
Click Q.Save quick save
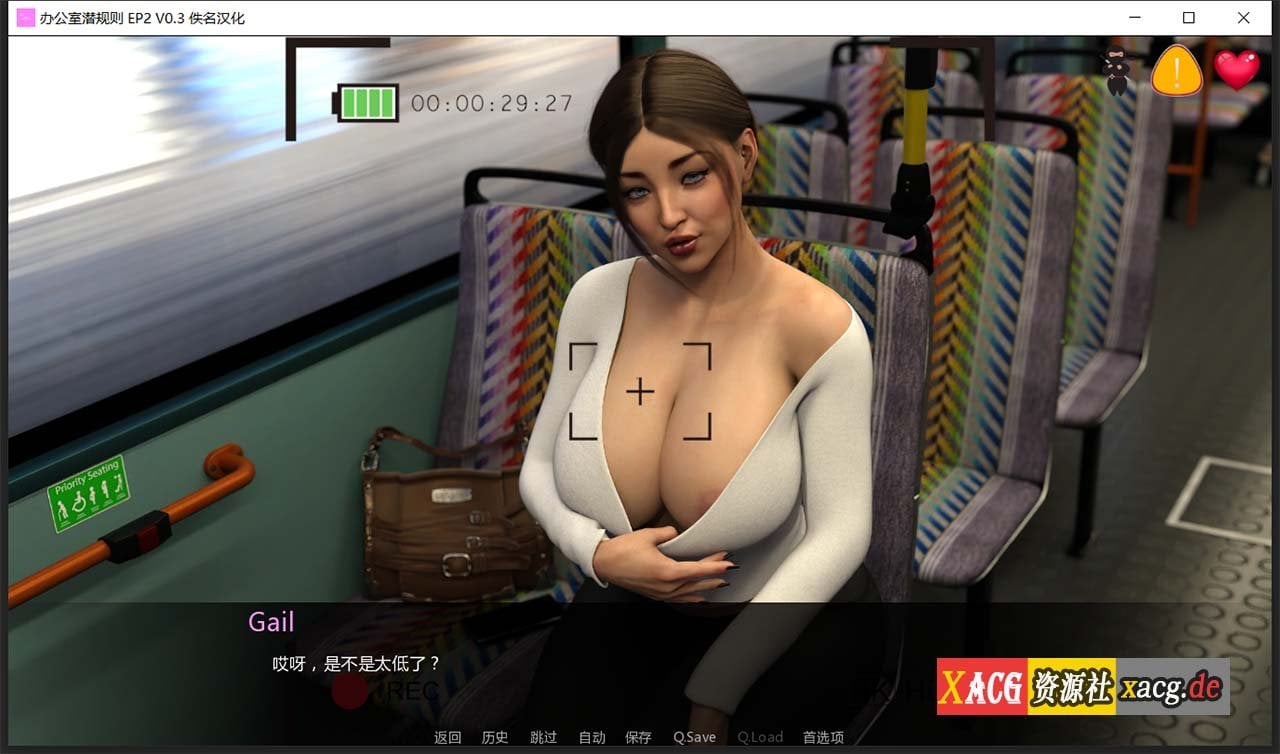pos(694,737)
